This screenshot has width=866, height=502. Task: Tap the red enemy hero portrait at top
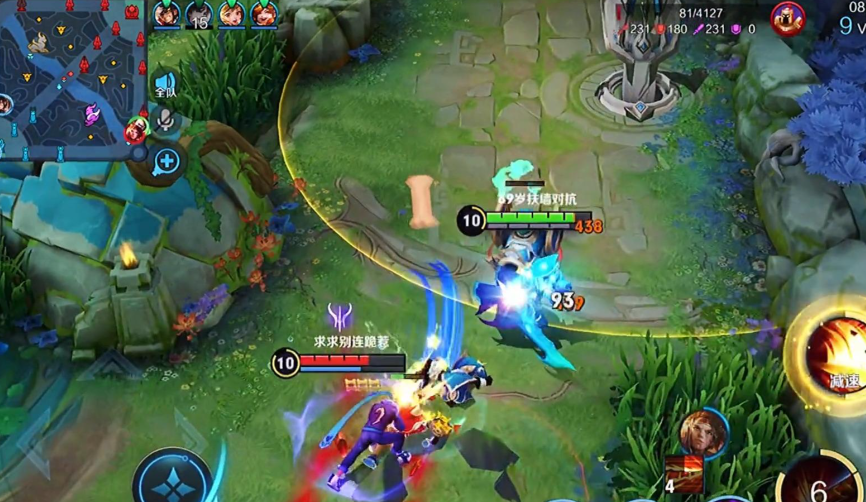(x=786, y=17)
